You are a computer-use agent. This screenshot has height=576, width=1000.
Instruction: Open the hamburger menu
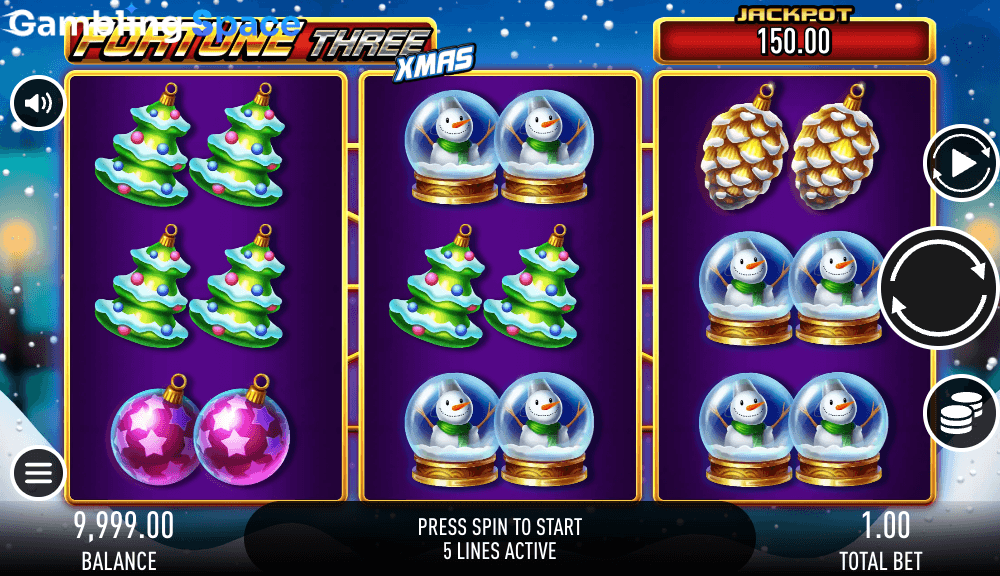[38, 473]
